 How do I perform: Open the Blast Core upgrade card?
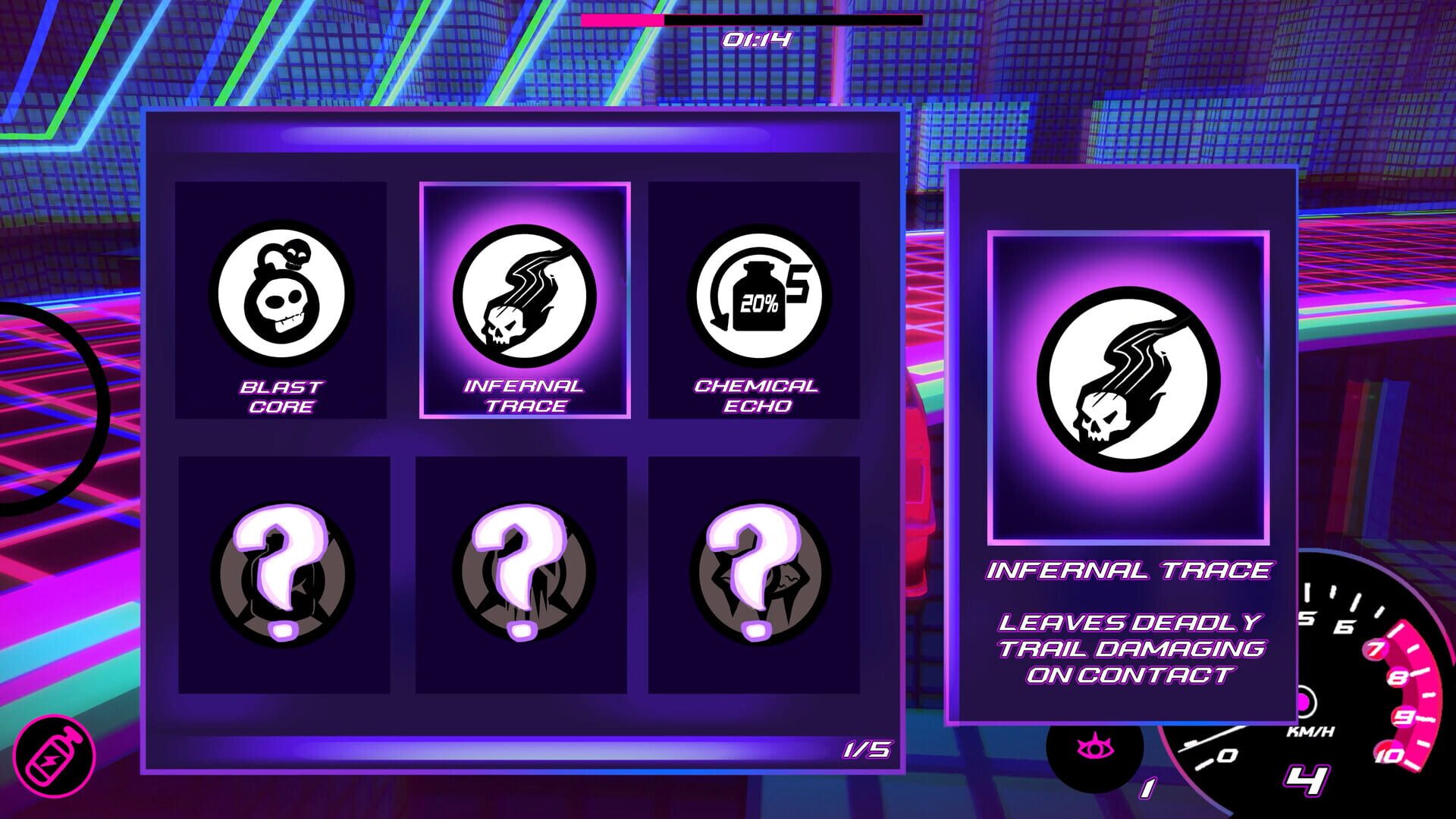285,300
